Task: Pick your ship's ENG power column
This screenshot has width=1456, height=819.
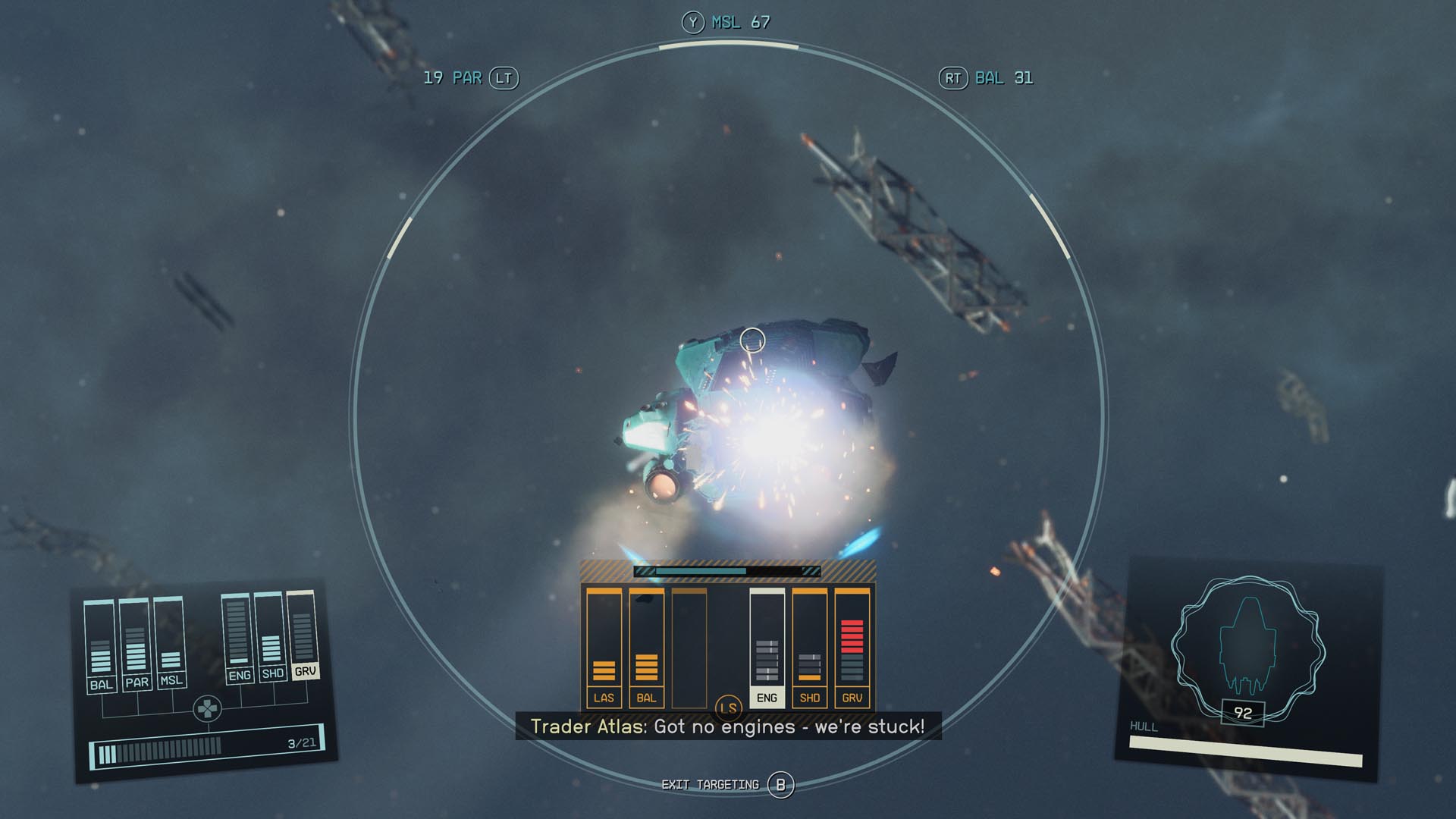Action: point(238,638)
